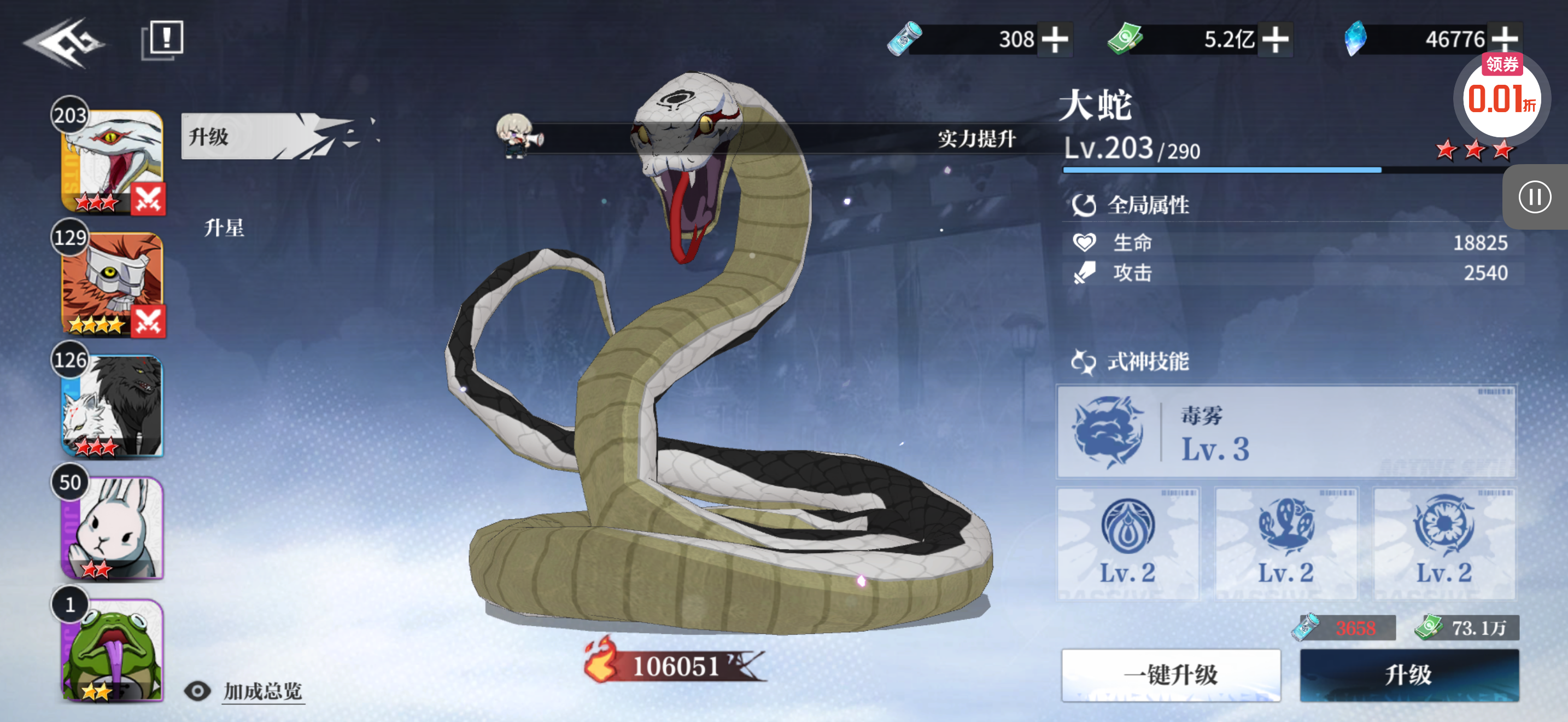Viewport: 1568px width, 722px height.
Task: Pick the white rabbit shikigami portrait
Action: tap(112, 527)
